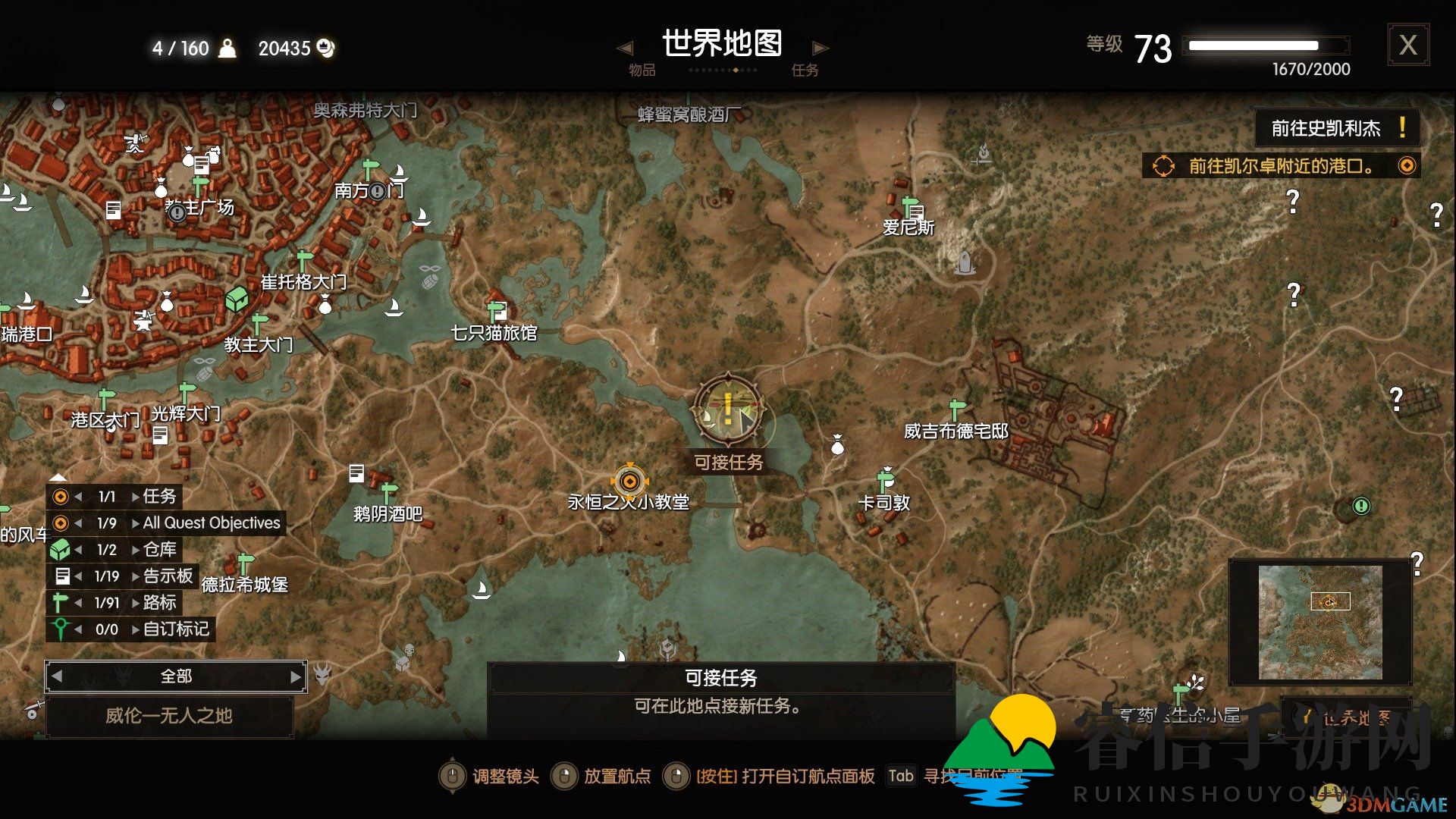
Task: Switch to the 任务 tab
Action: [x=806, y=70]
